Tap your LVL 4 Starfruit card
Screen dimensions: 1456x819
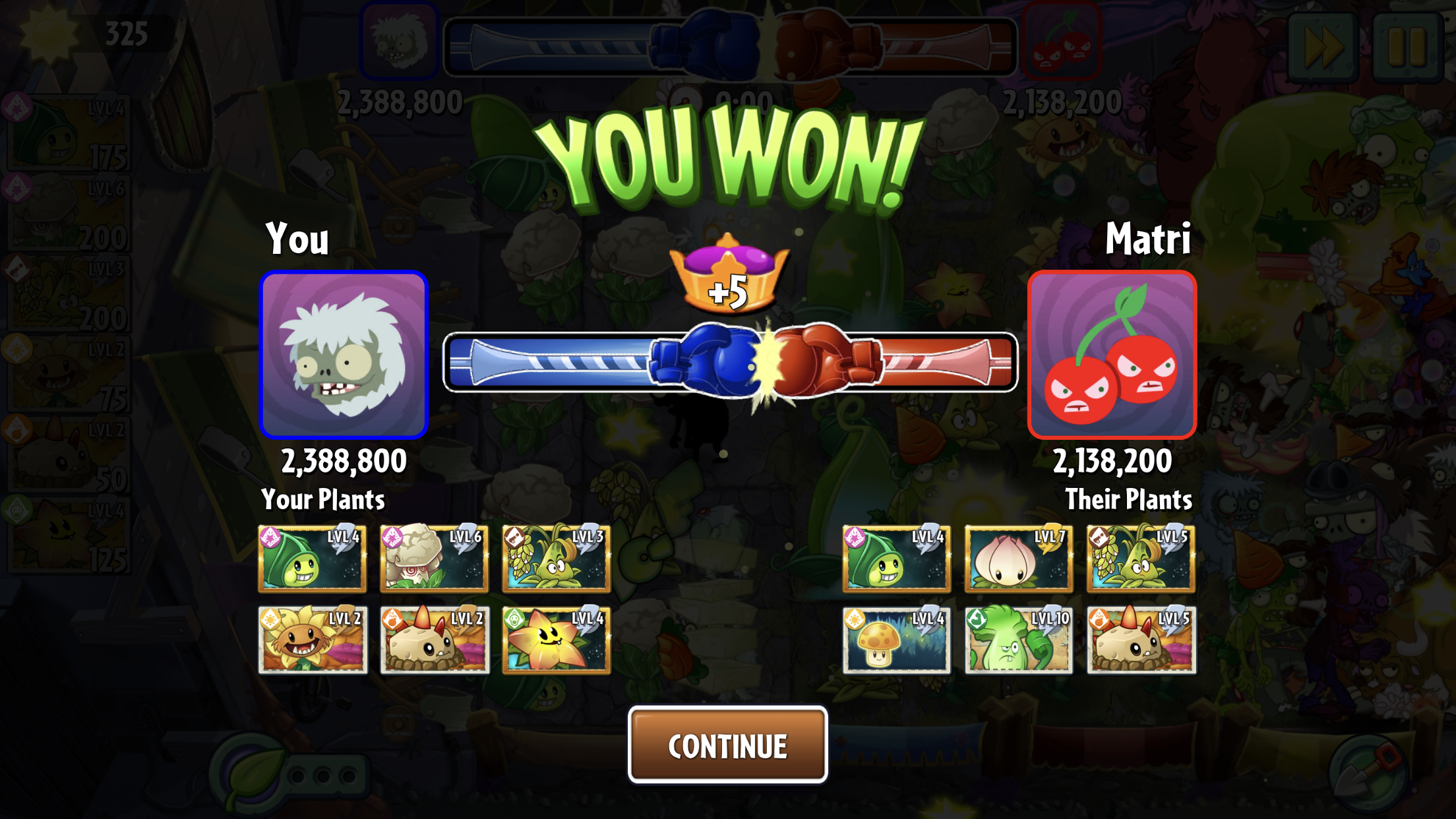[556, 639]
